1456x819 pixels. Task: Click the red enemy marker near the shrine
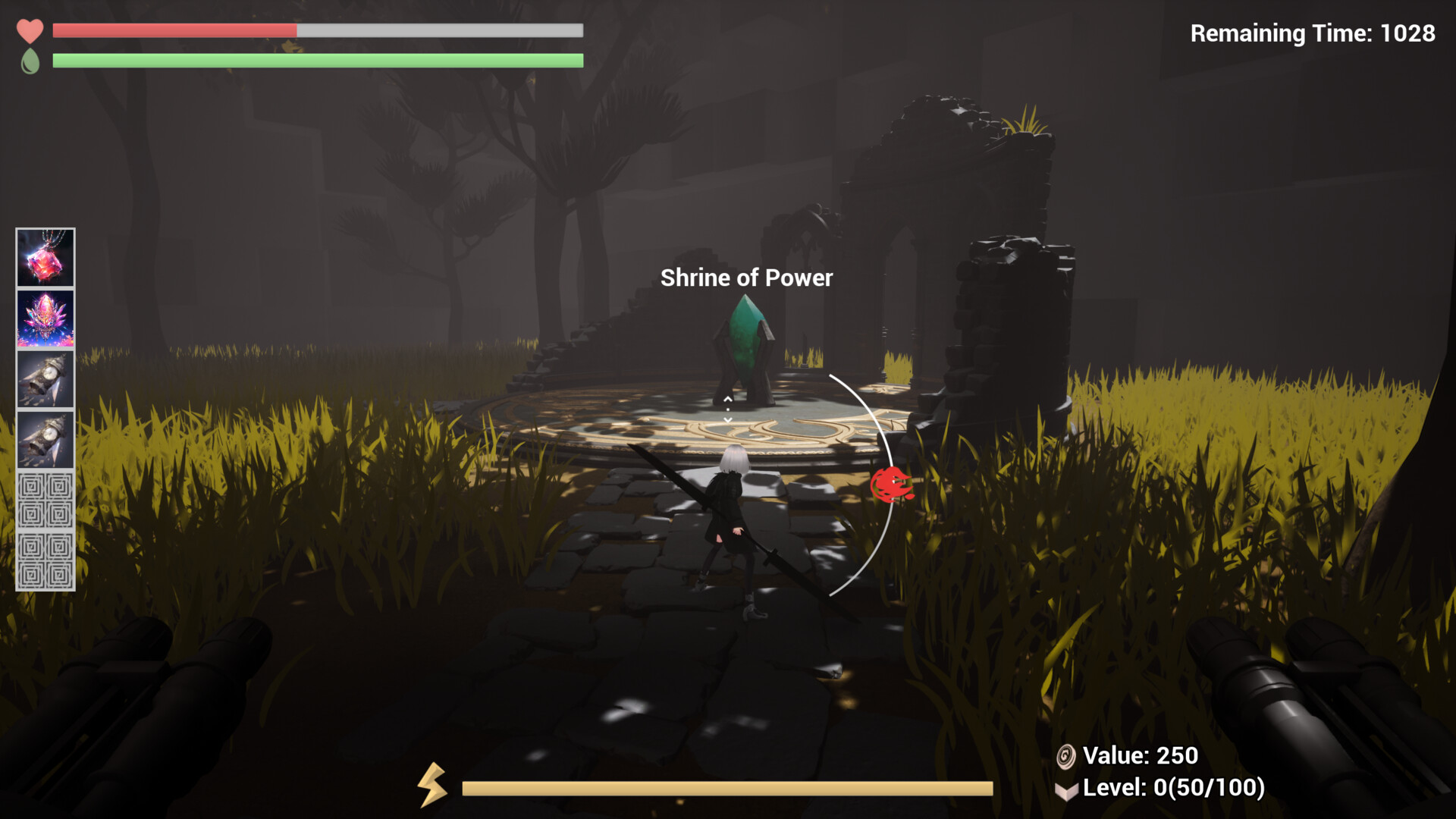(x=893, y=483)
